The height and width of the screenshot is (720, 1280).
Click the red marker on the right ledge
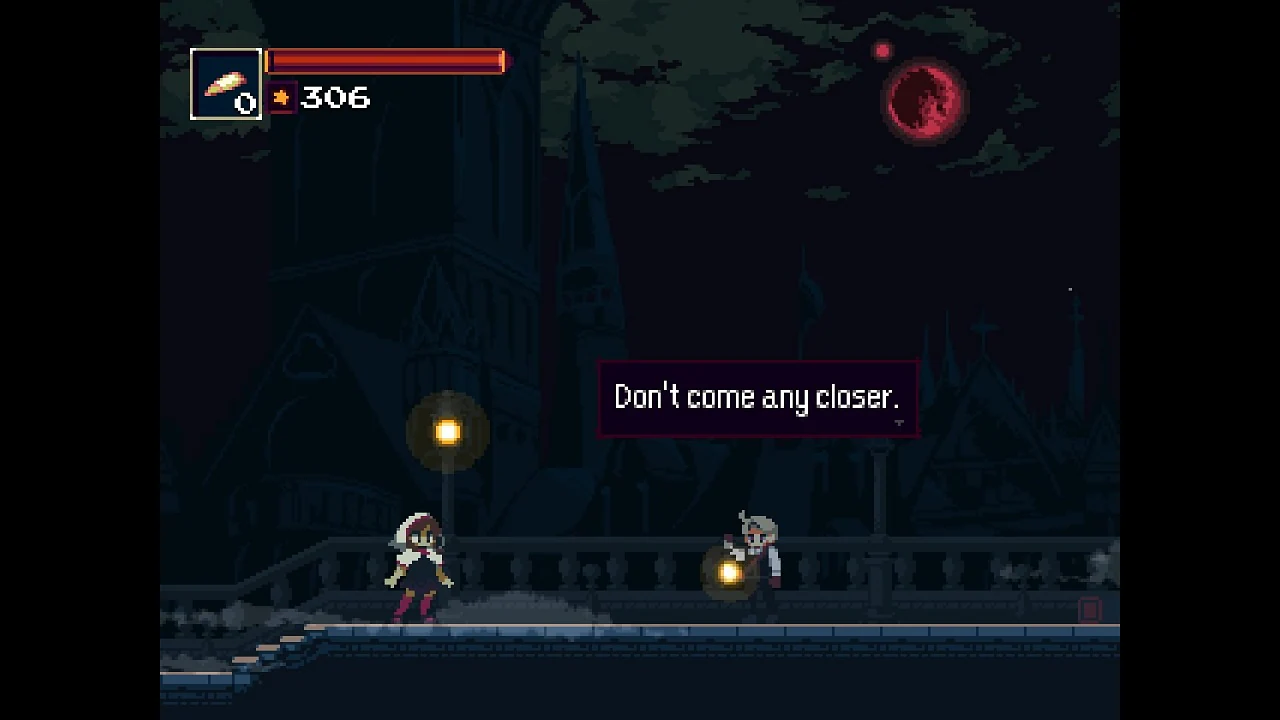(x=1089, y=610)
